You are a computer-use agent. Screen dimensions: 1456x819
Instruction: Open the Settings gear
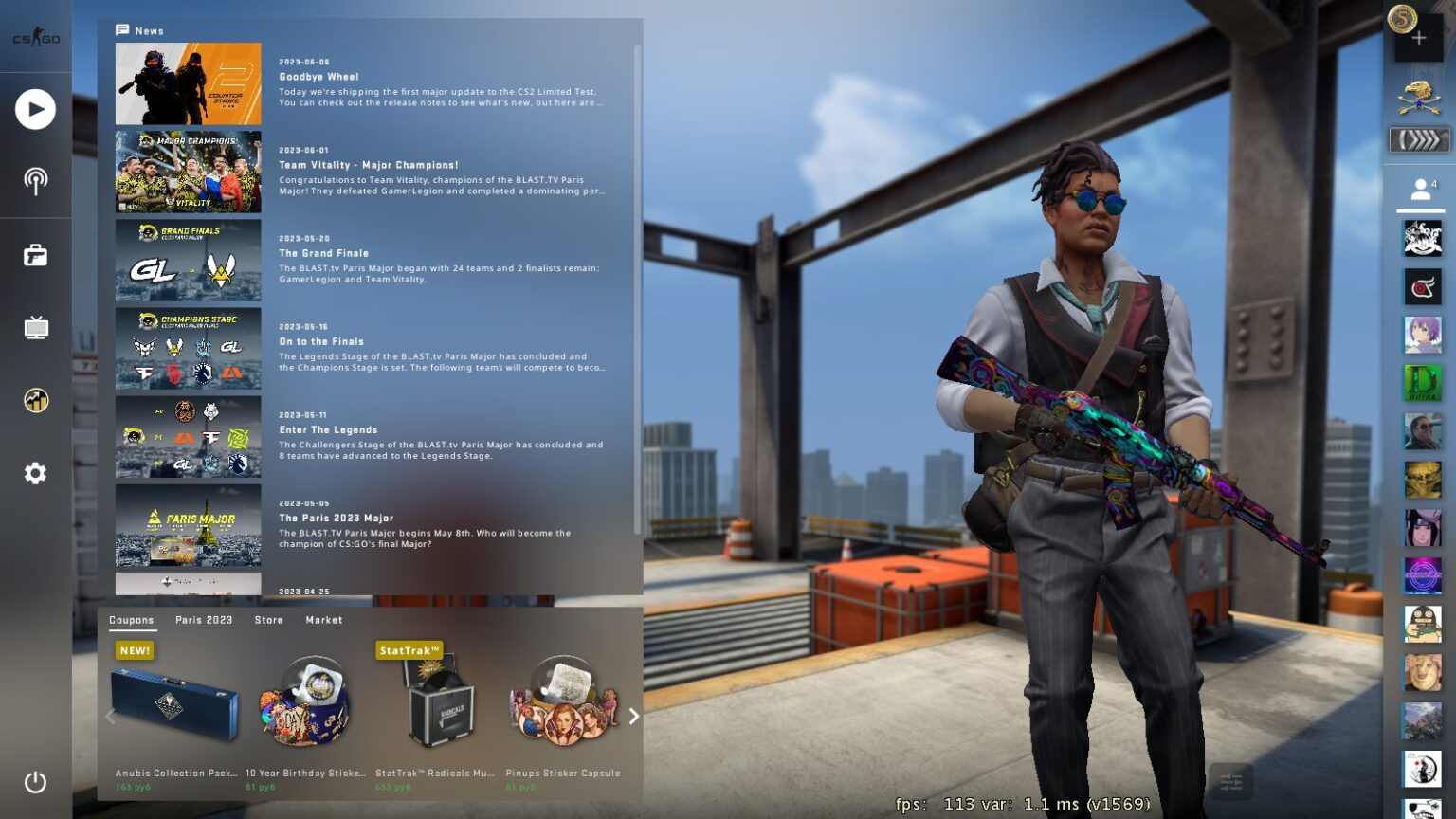35,473
